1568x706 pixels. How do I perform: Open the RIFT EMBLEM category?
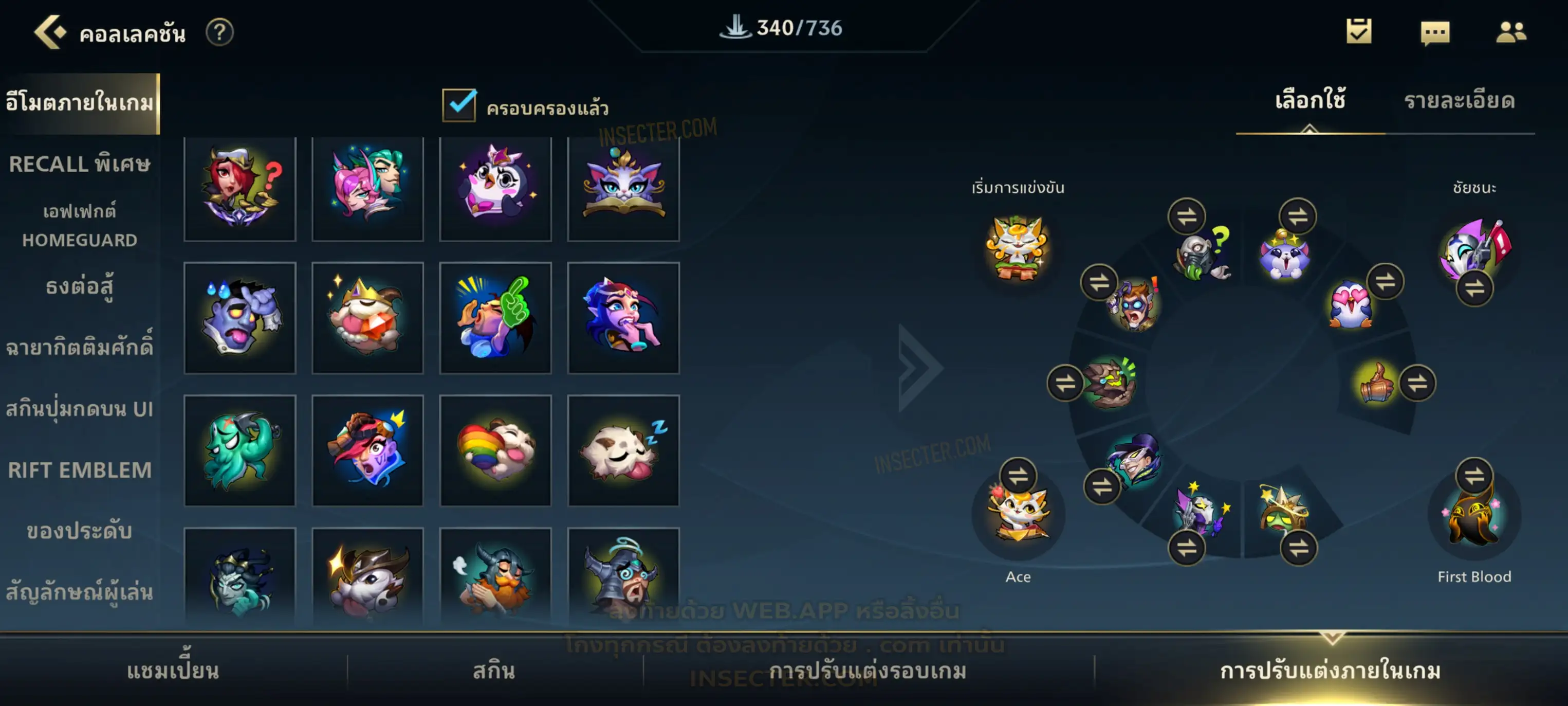coord(79,469)
